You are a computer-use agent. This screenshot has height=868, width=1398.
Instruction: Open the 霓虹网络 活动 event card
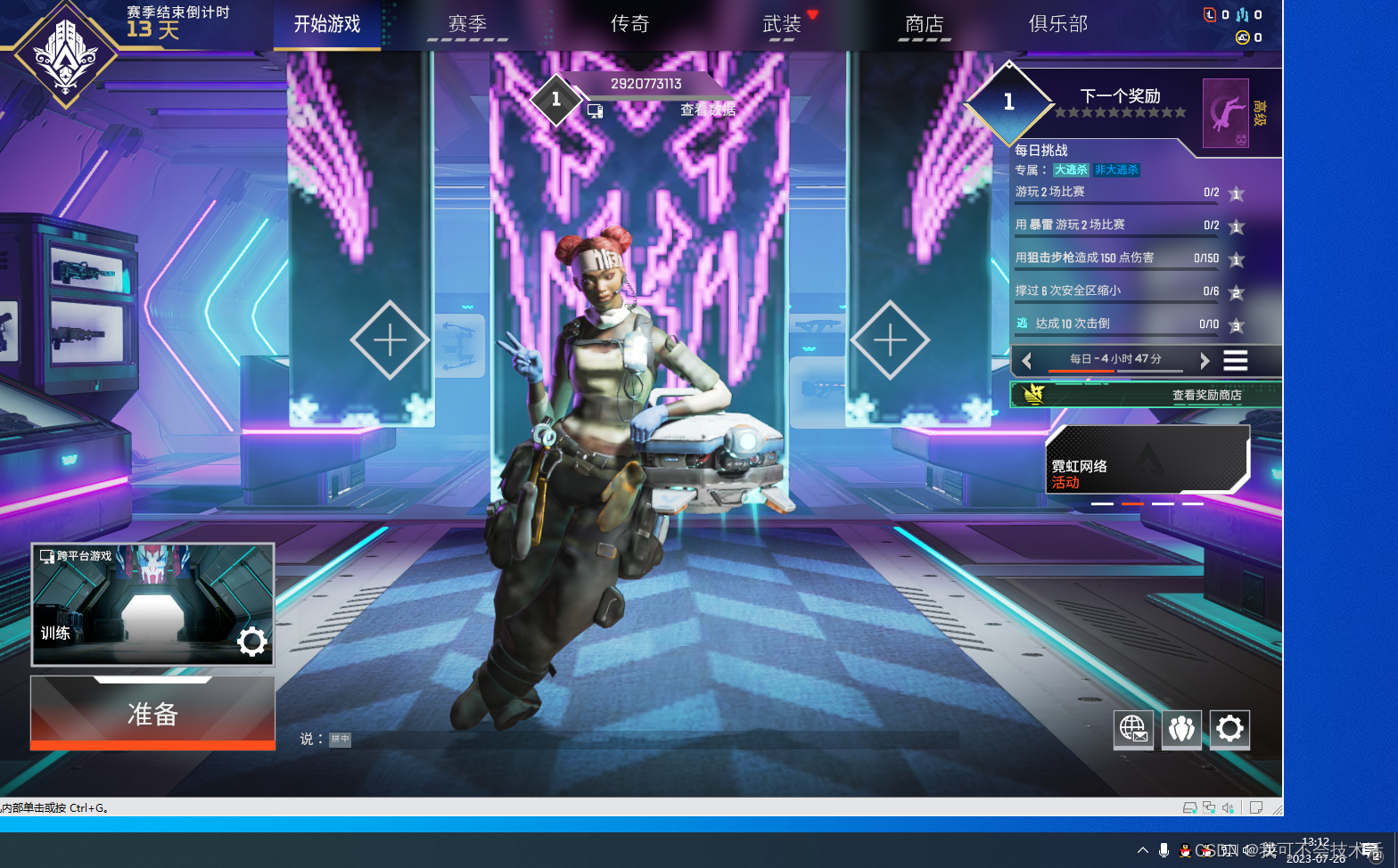tap(1147, 459)
